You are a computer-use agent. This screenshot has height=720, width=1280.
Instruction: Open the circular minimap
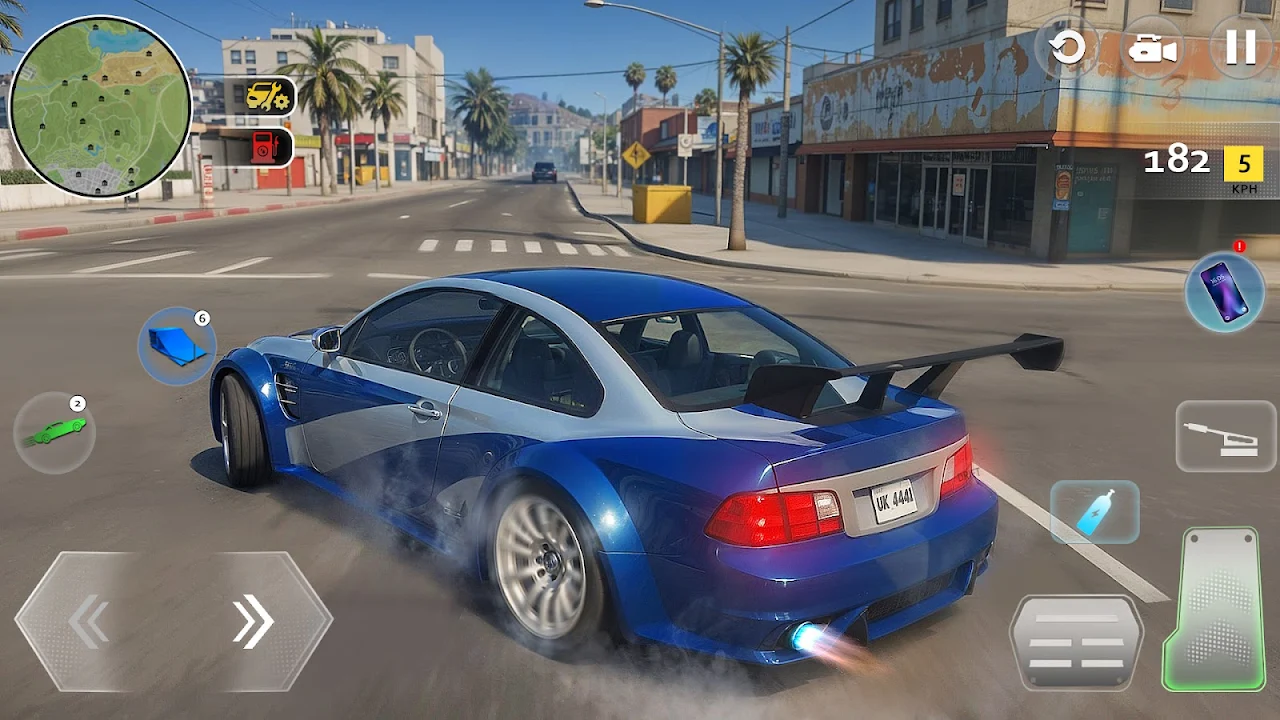coord(100,106)
